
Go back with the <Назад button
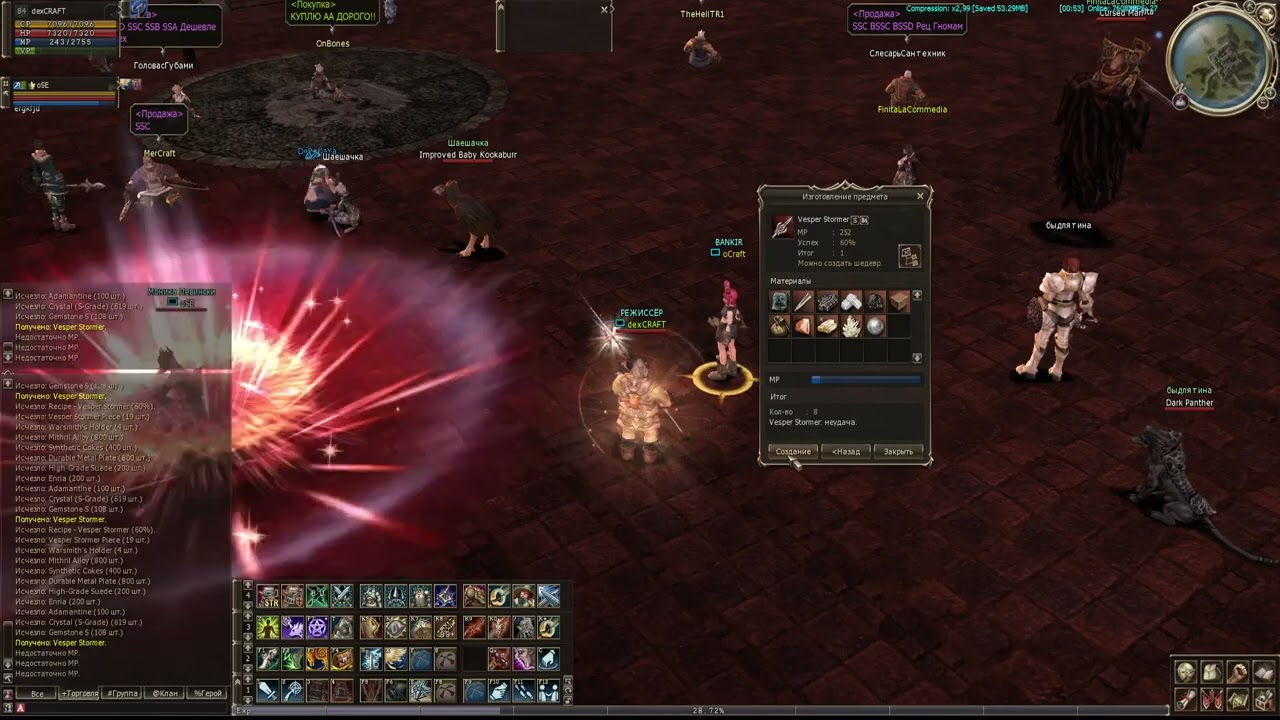[x=846, y=452]
